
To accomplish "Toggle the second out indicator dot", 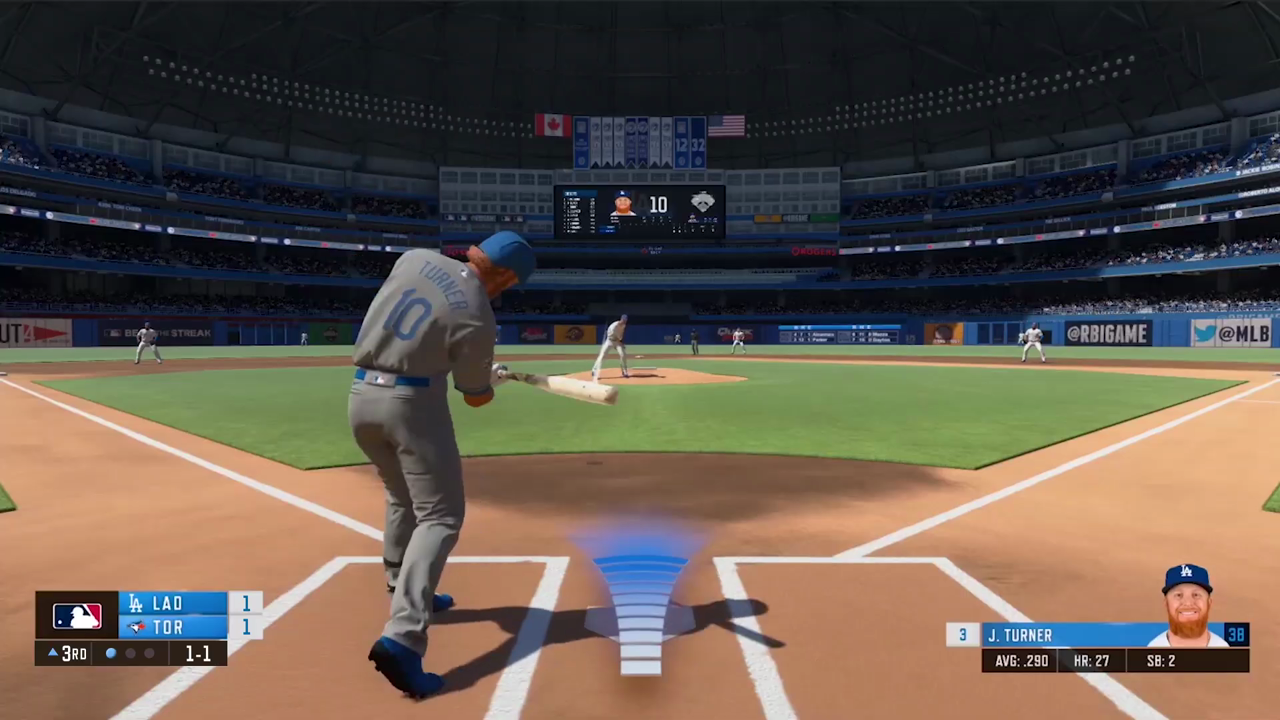I will (x=130, y=653).
